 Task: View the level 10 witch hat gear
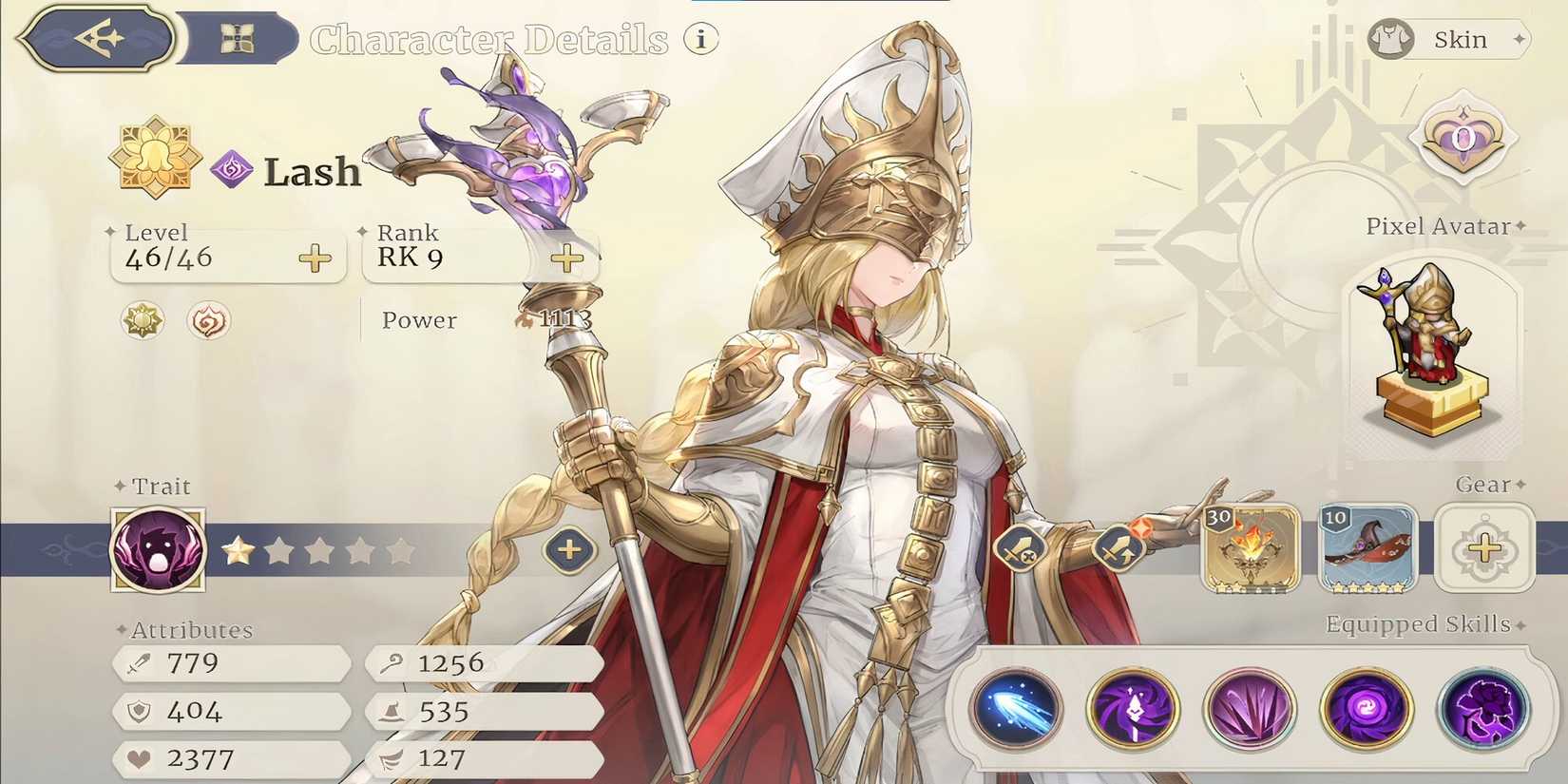pos(1368,549)
